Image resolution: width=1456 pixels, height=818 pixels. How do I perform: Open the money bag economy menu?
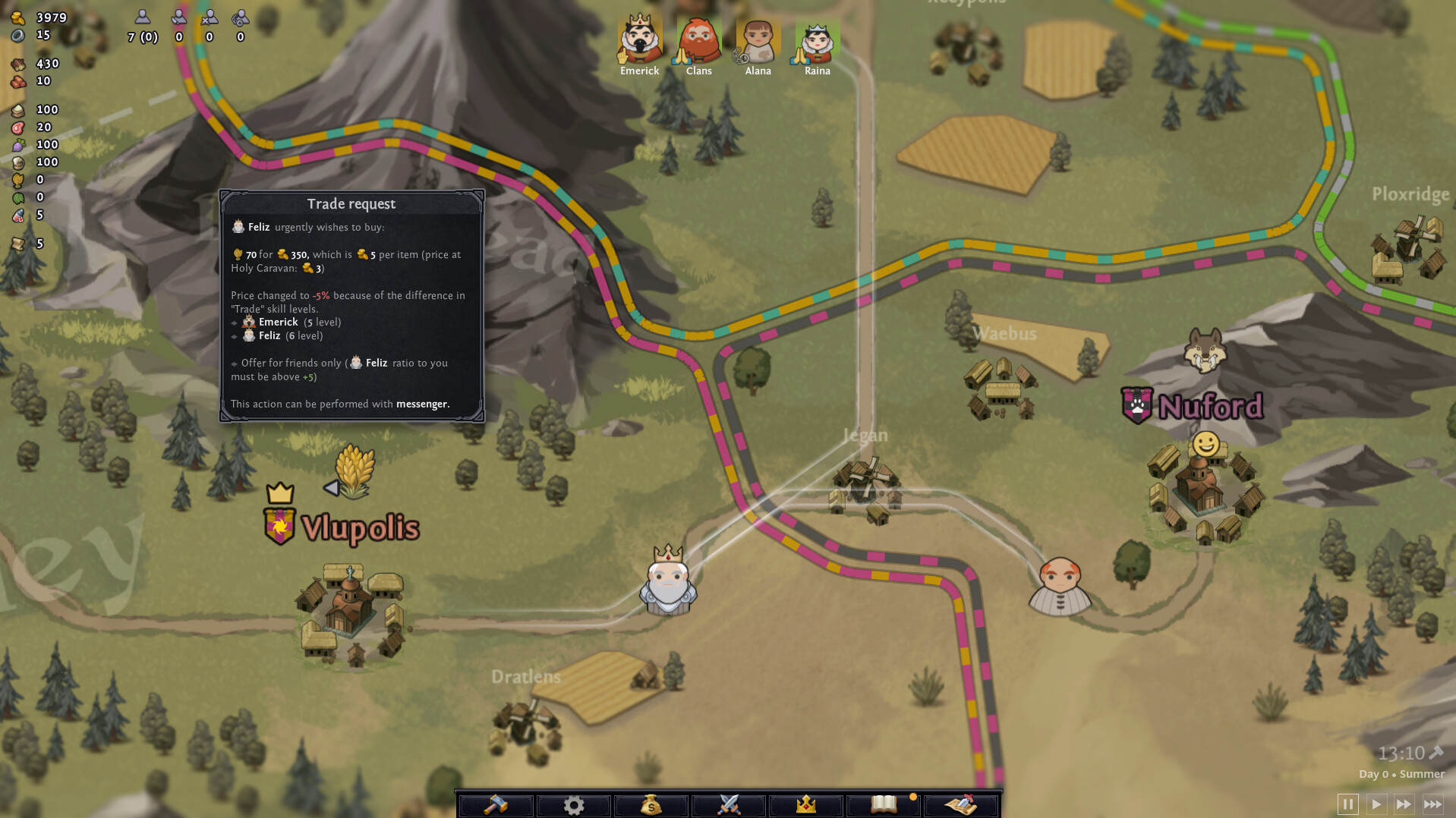point(651,805)
